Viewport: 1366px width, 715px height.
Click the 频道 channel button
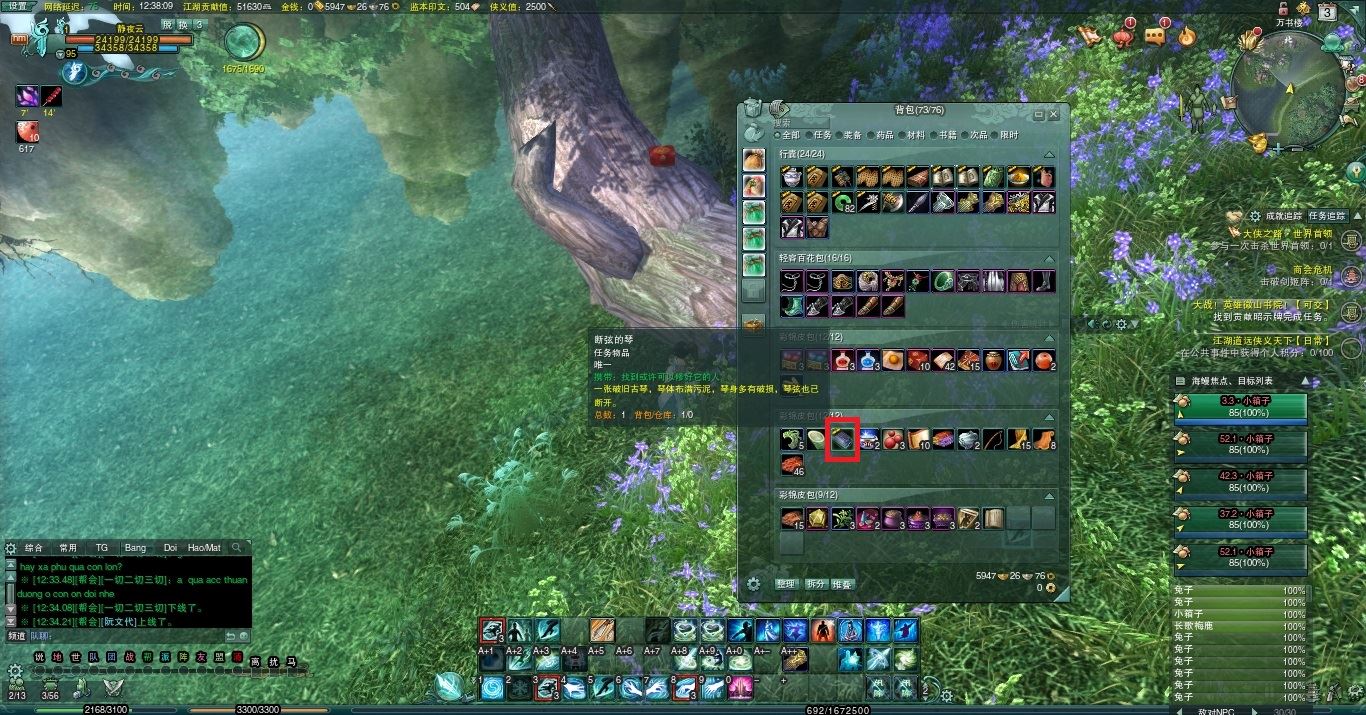click(17, 635)
